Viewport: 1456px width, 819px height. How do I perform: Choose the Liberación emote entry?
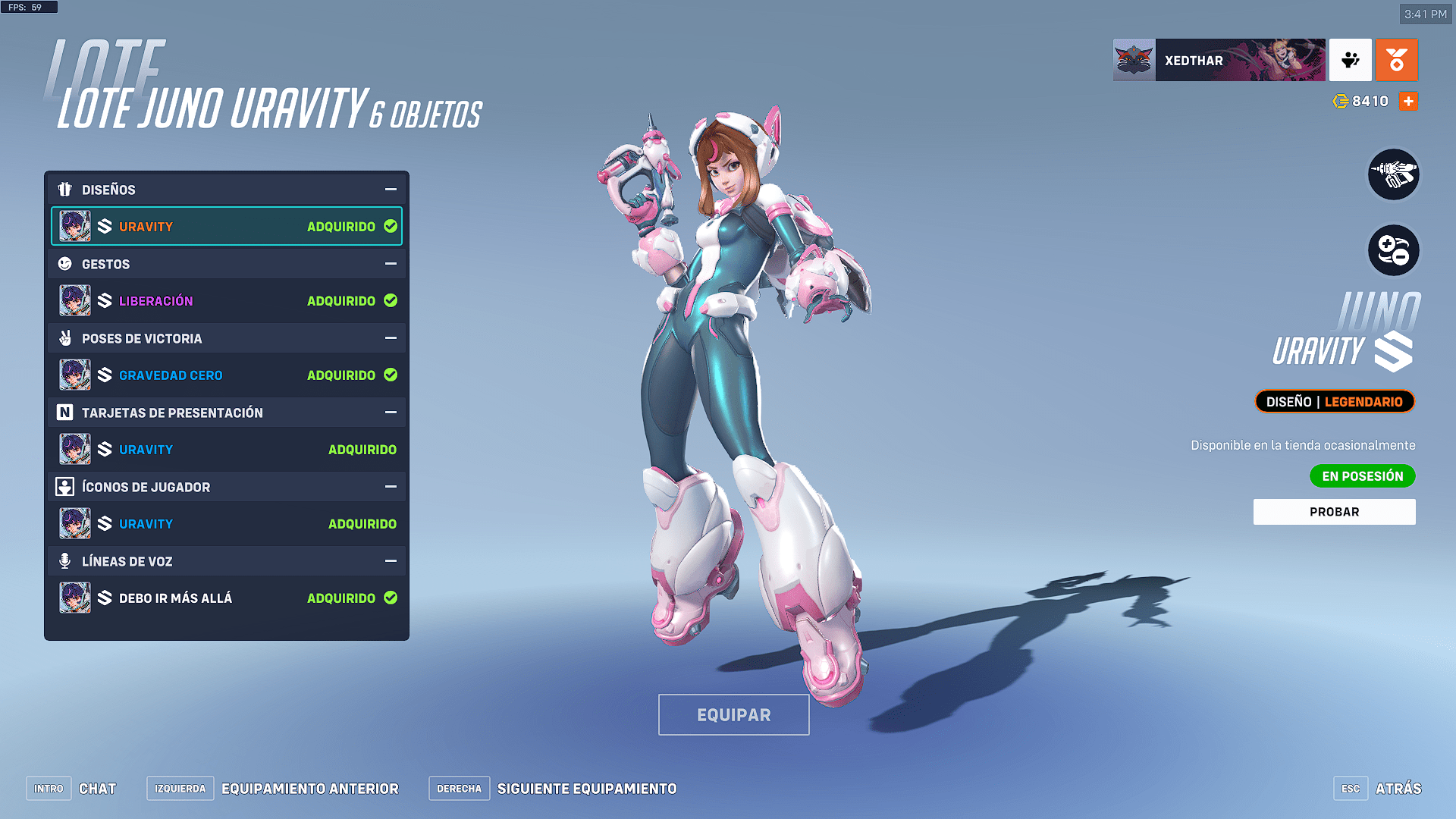coord(226,301)
